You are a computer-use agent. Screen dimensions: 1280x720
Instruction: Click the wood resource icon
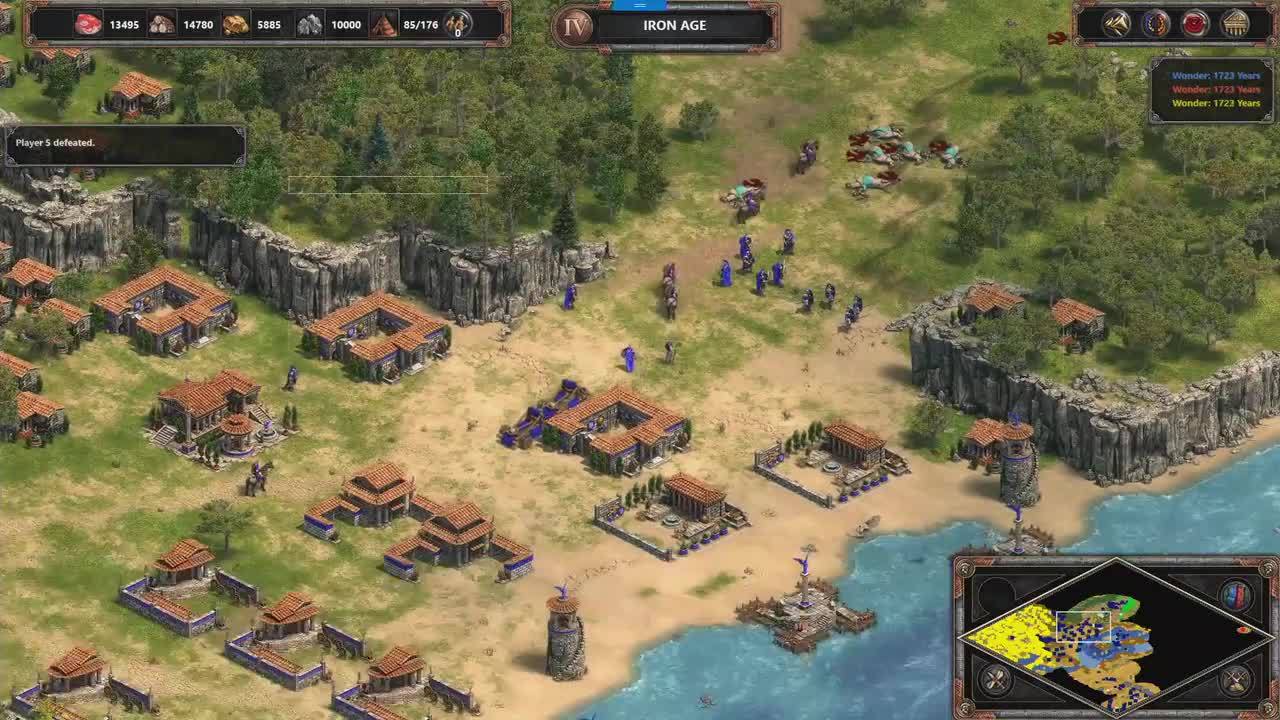click(x=162, y=24)
